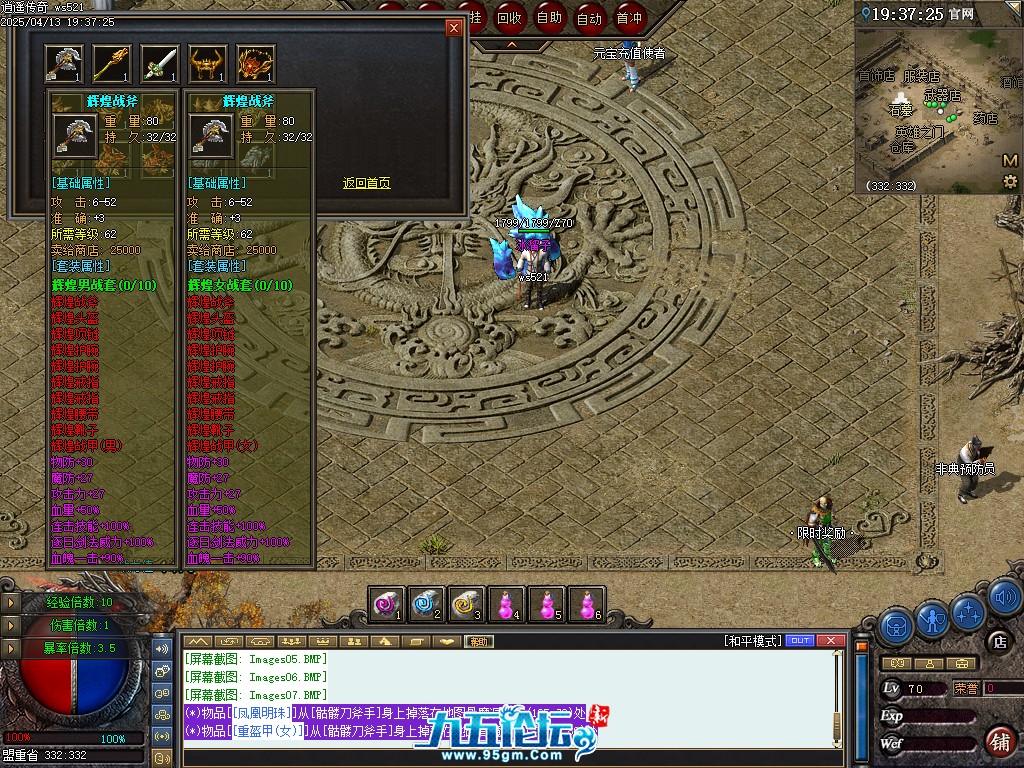Open the 首冲 first-recharge button

click(x=629, y=17)
